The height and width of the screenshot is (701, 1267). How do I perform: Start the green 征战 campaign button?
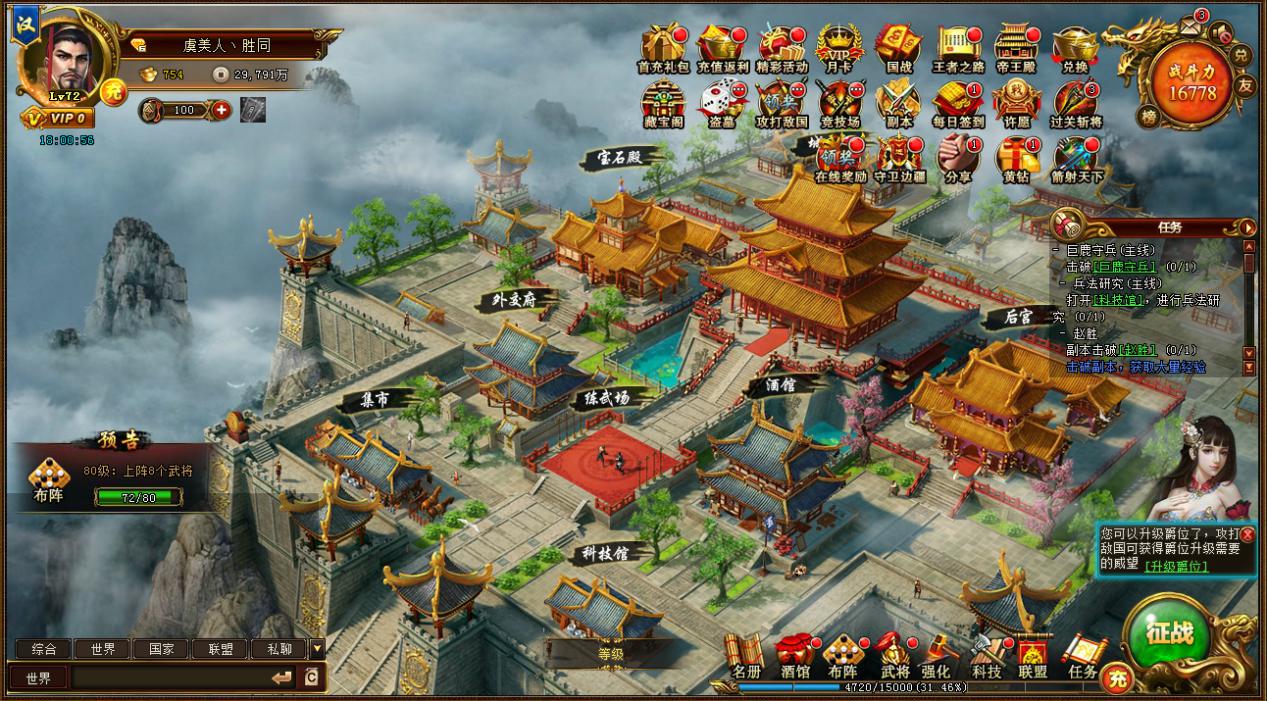(x=1169, y=635)
